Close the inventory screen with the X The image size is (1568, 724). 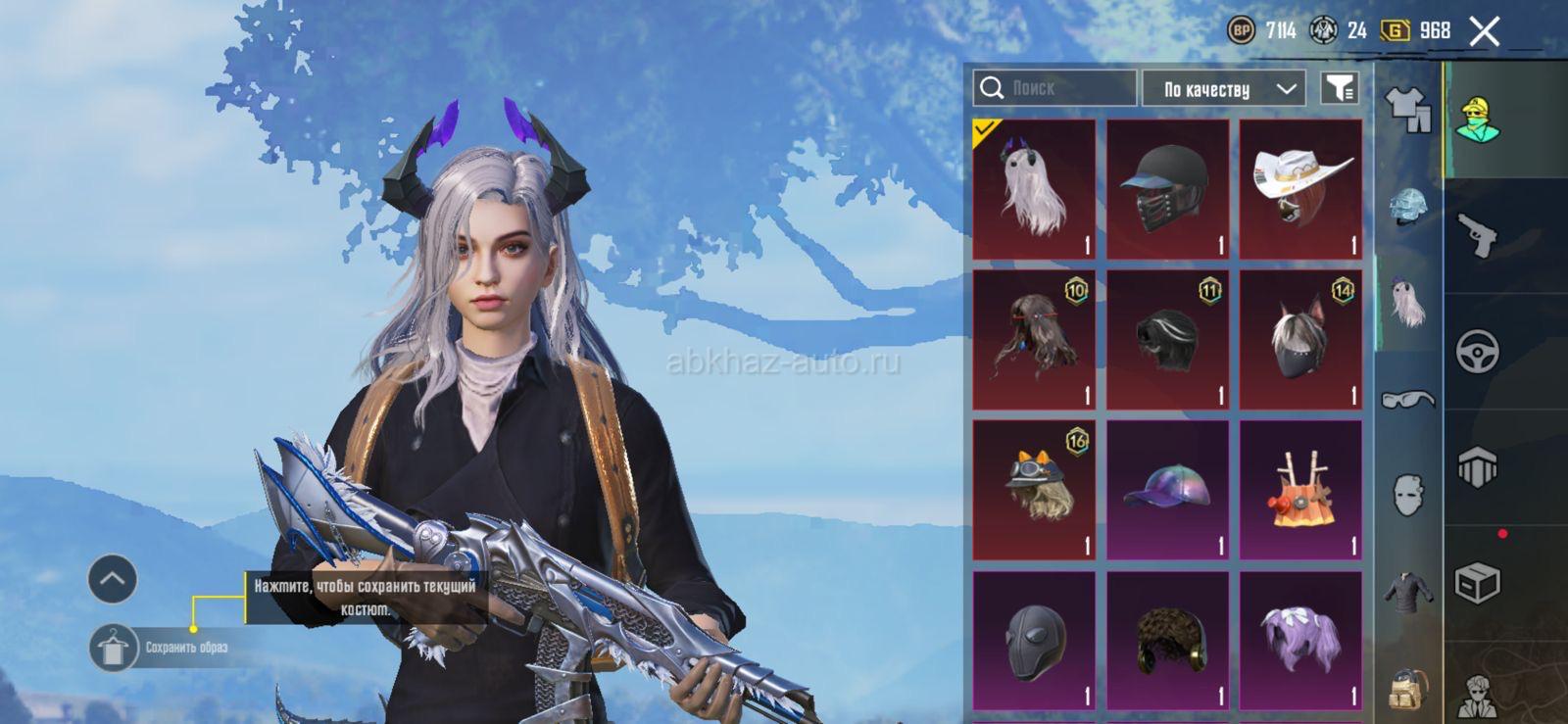point(1484,31)
